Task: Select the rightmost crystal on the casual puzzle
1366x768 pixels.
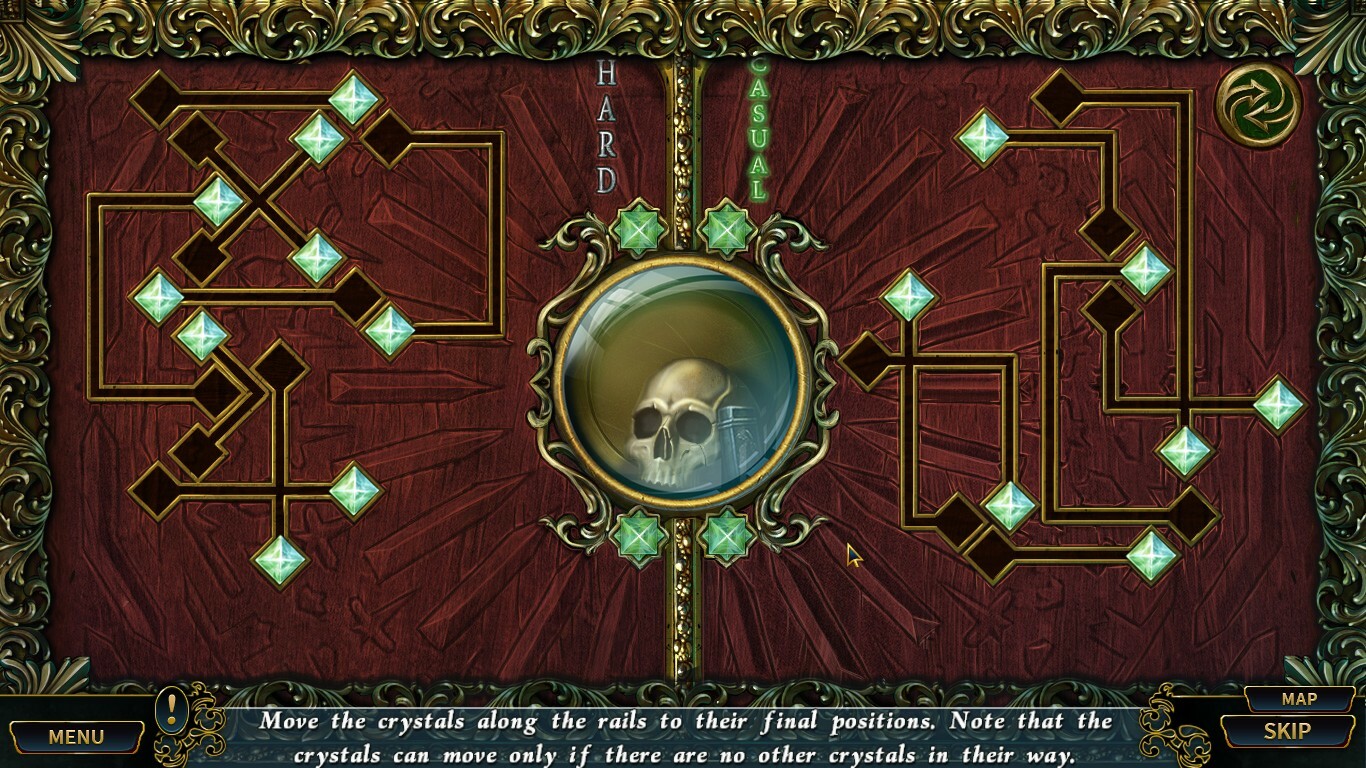Action: click(x=1281, y=405)
